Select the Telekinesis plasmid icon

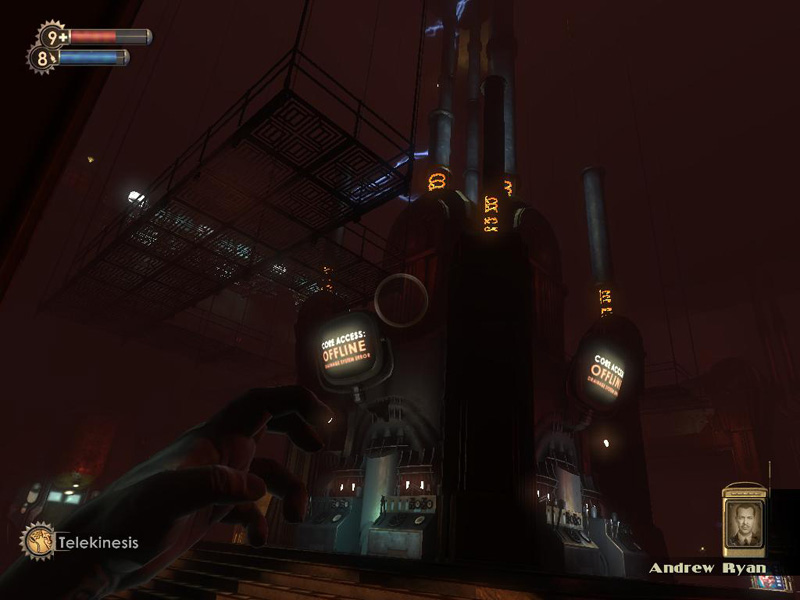coord(38,542)
